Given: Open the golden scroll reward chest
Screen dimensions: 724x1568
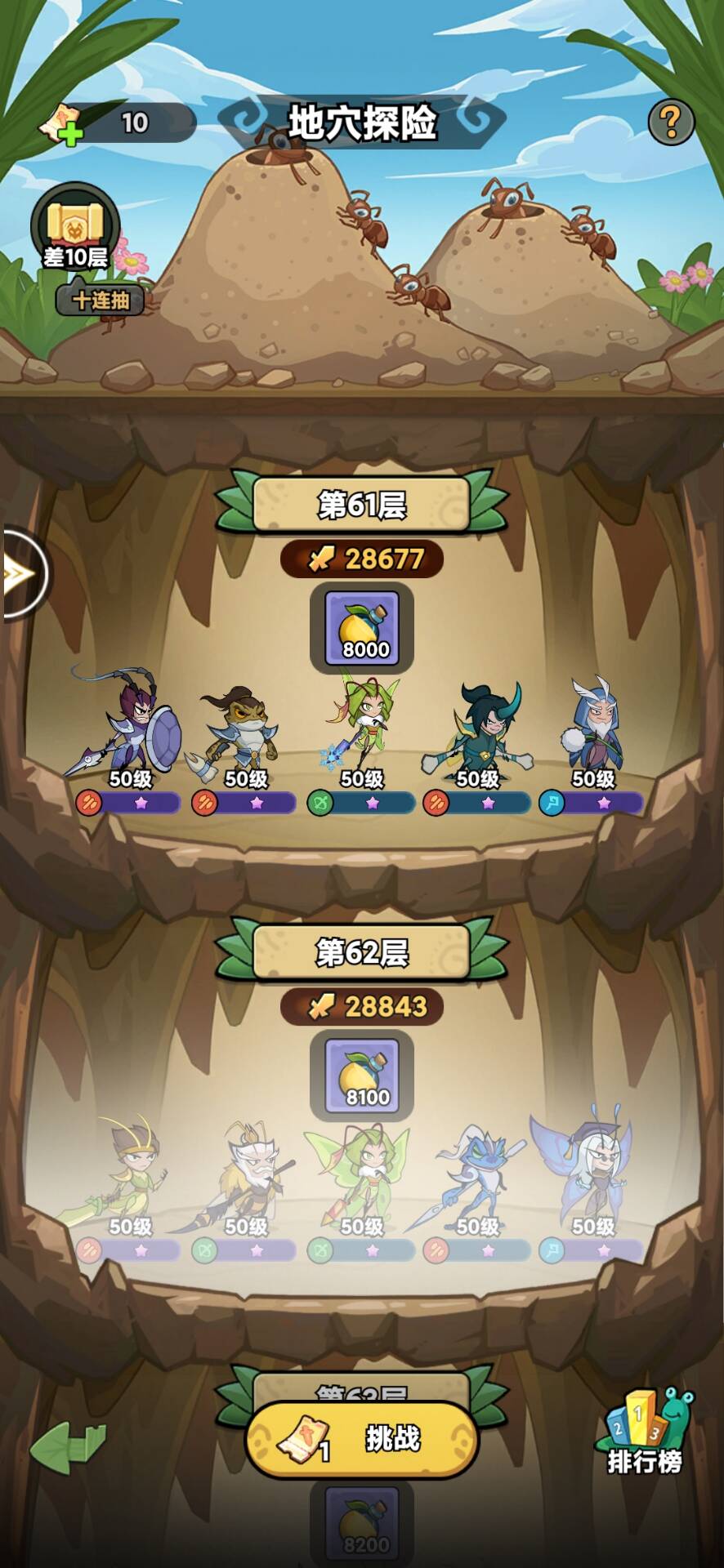Looking at the screenshot, I should (75, 227).
